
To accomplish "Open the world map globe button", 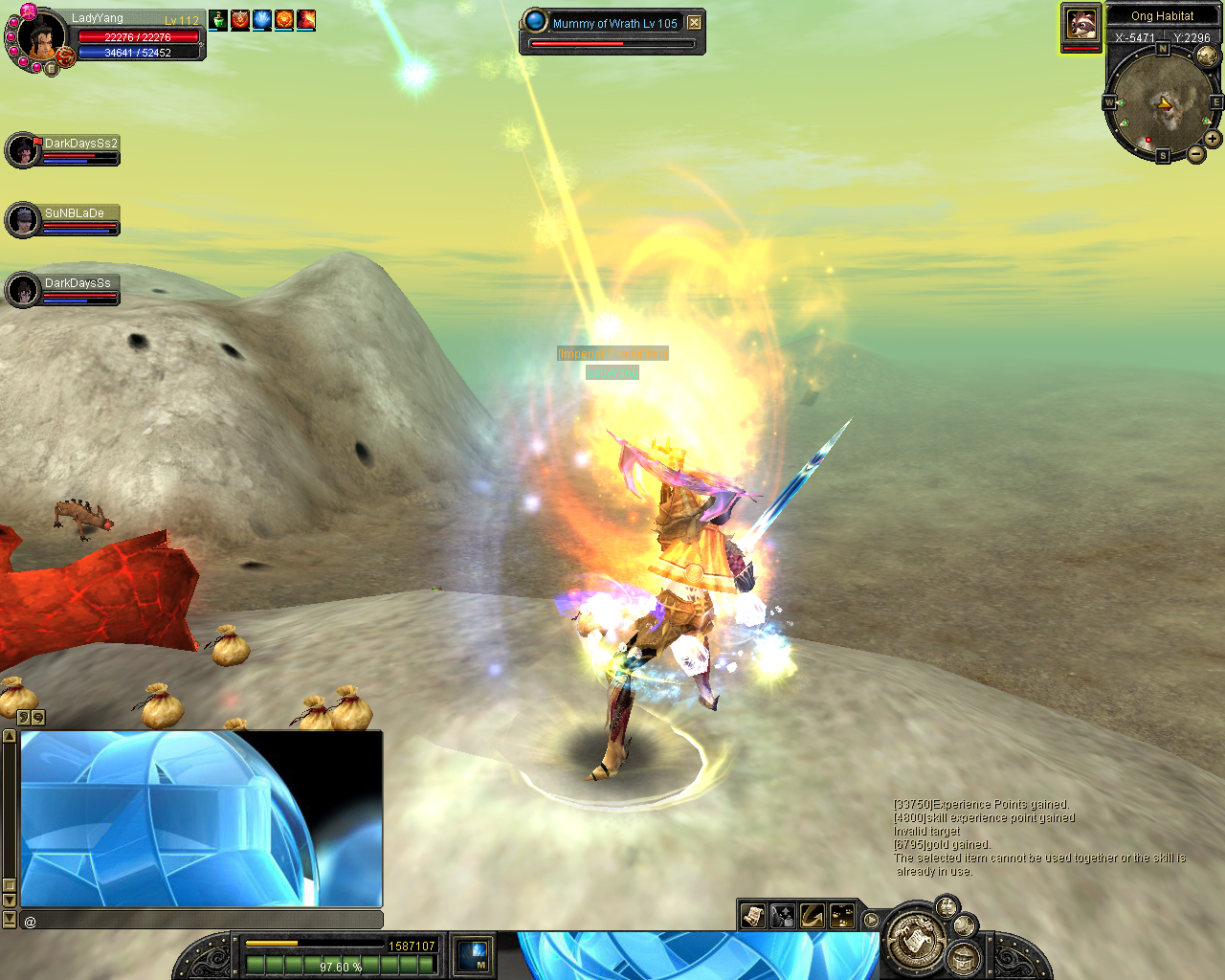I will coord(1208,56).
